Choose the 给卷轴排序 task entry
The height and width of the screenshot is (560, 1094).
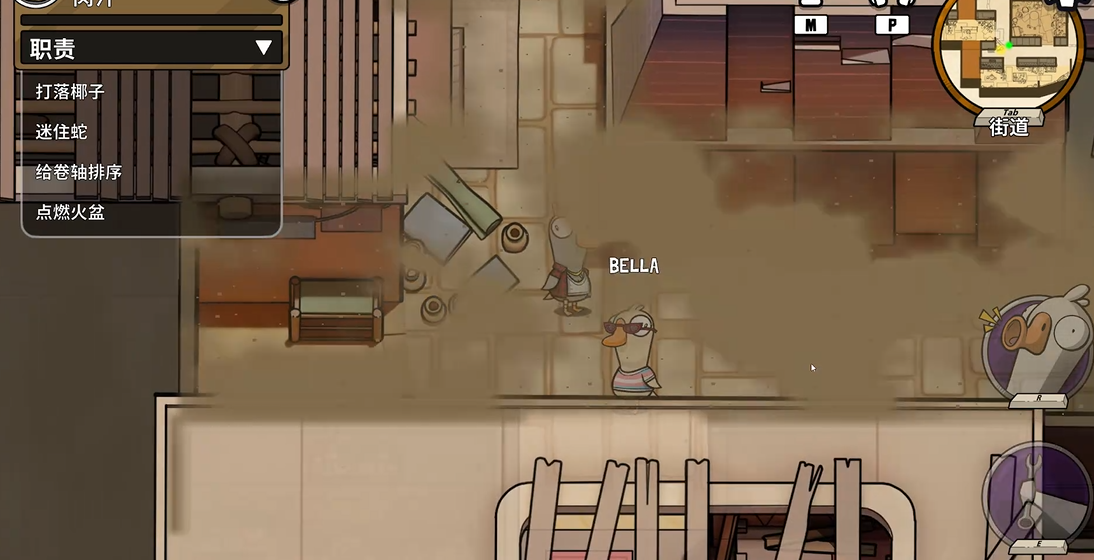(x=78, y=172)
